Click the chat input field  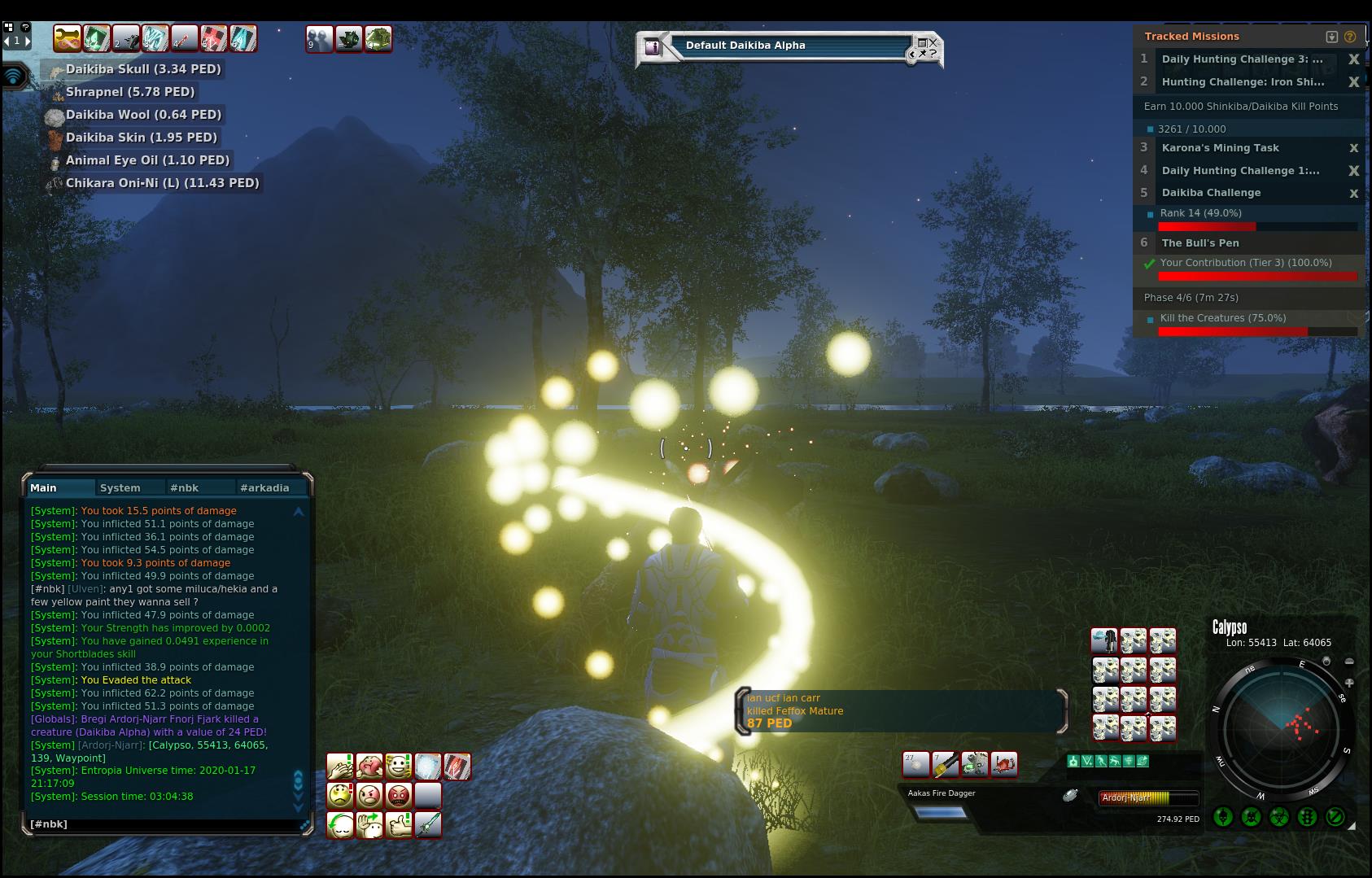point(163,824)
